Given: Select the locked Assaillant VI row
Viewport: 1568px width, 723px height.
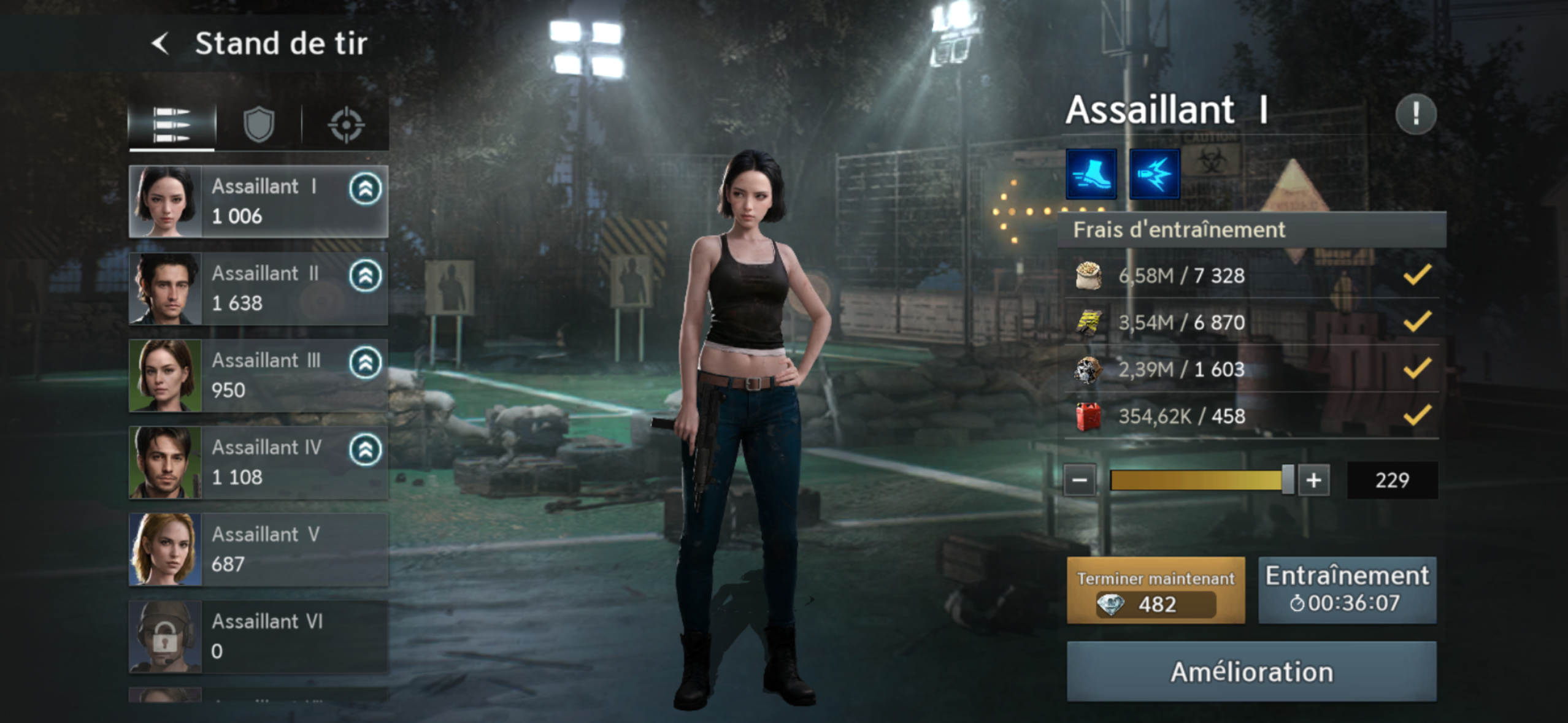Looking at the screenshot, I should coord(258,637).
